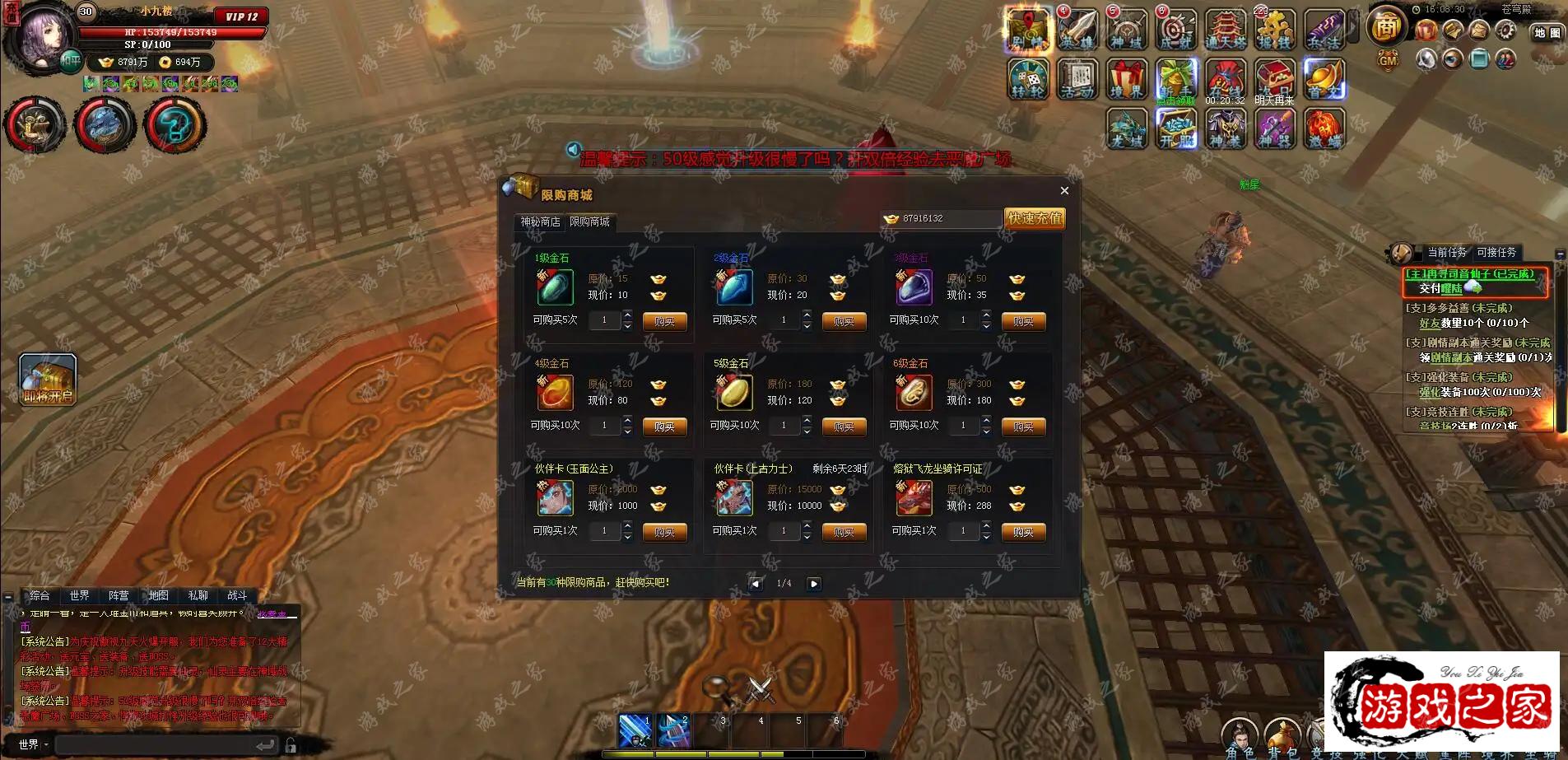Open the 地图 map button
This screenshot has width=1568, height=760.
tap(1547, 33)
